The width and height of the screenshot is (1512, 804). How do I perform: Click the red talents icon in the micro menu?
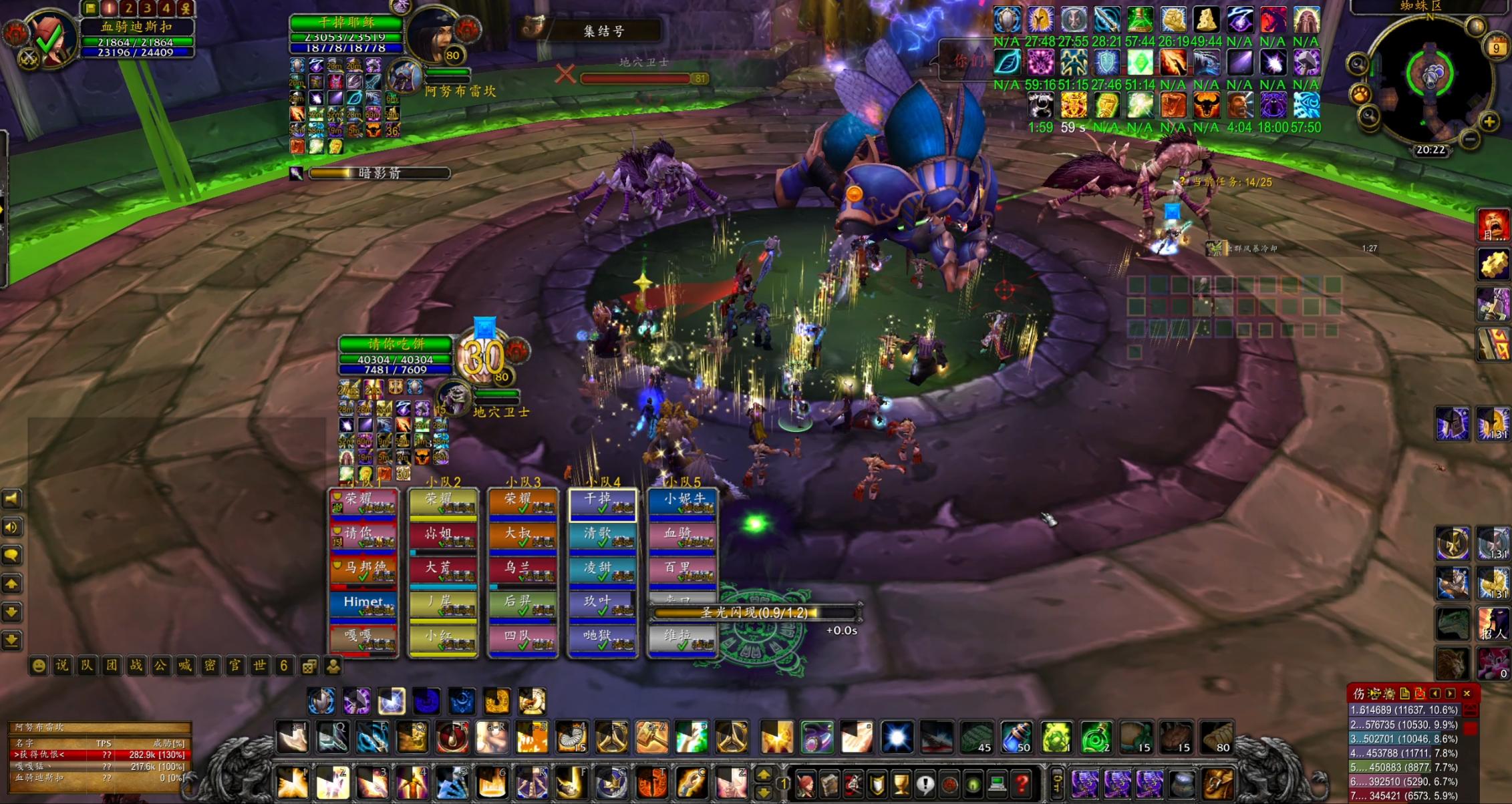click(853, 785)
